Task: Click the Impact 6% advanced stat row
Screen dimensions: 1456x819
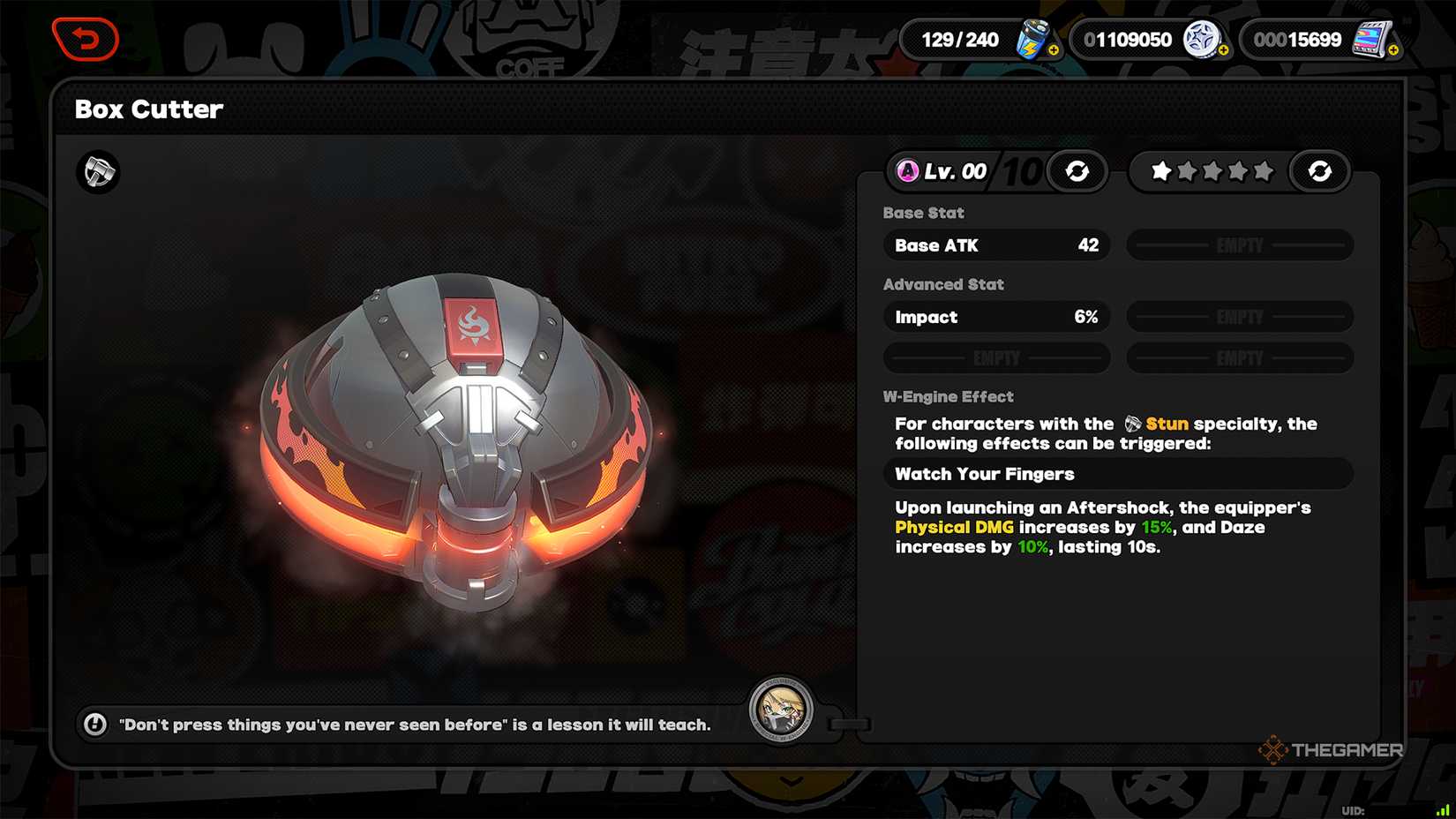Action: point(995,317)
